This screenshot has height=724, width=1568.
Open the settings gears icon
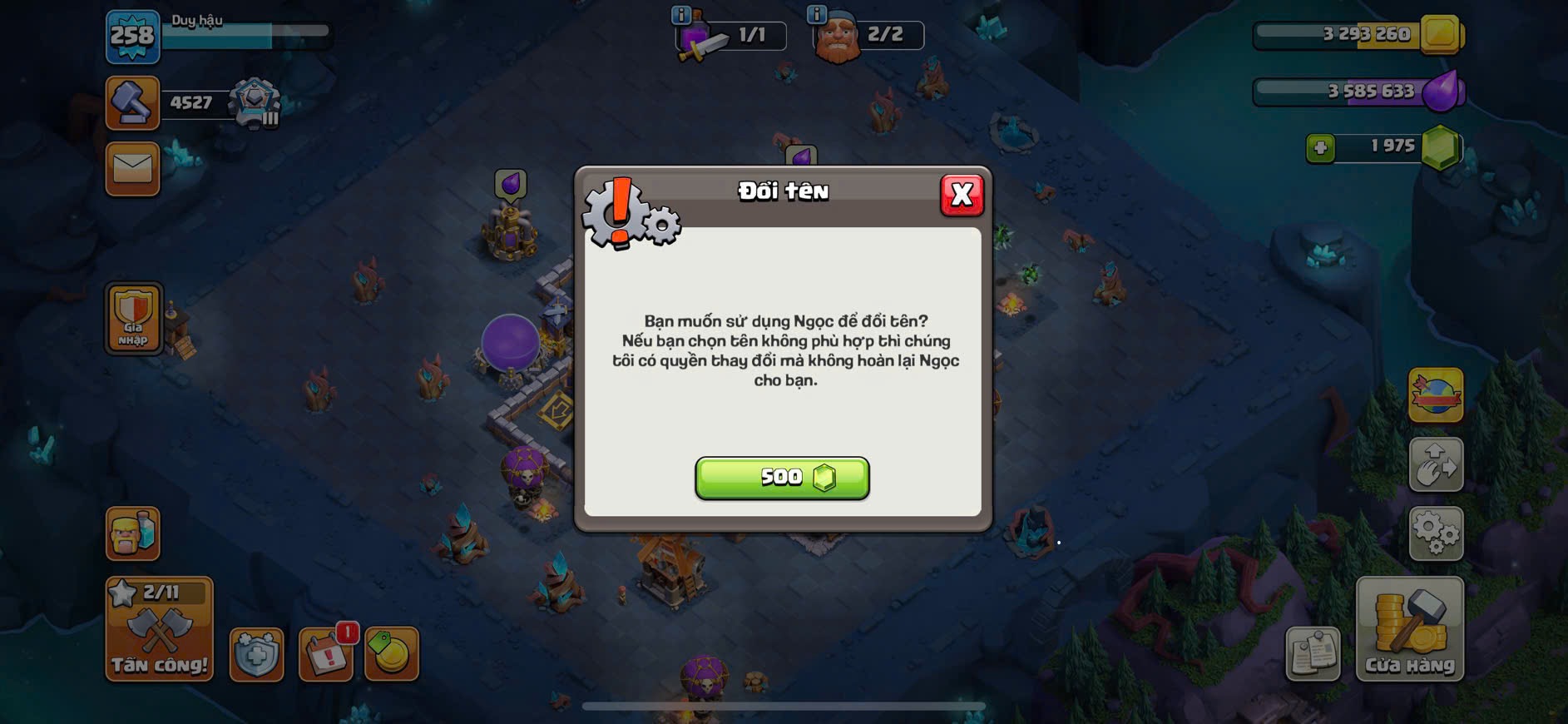pyautogui.click(x=1436, y=533)
